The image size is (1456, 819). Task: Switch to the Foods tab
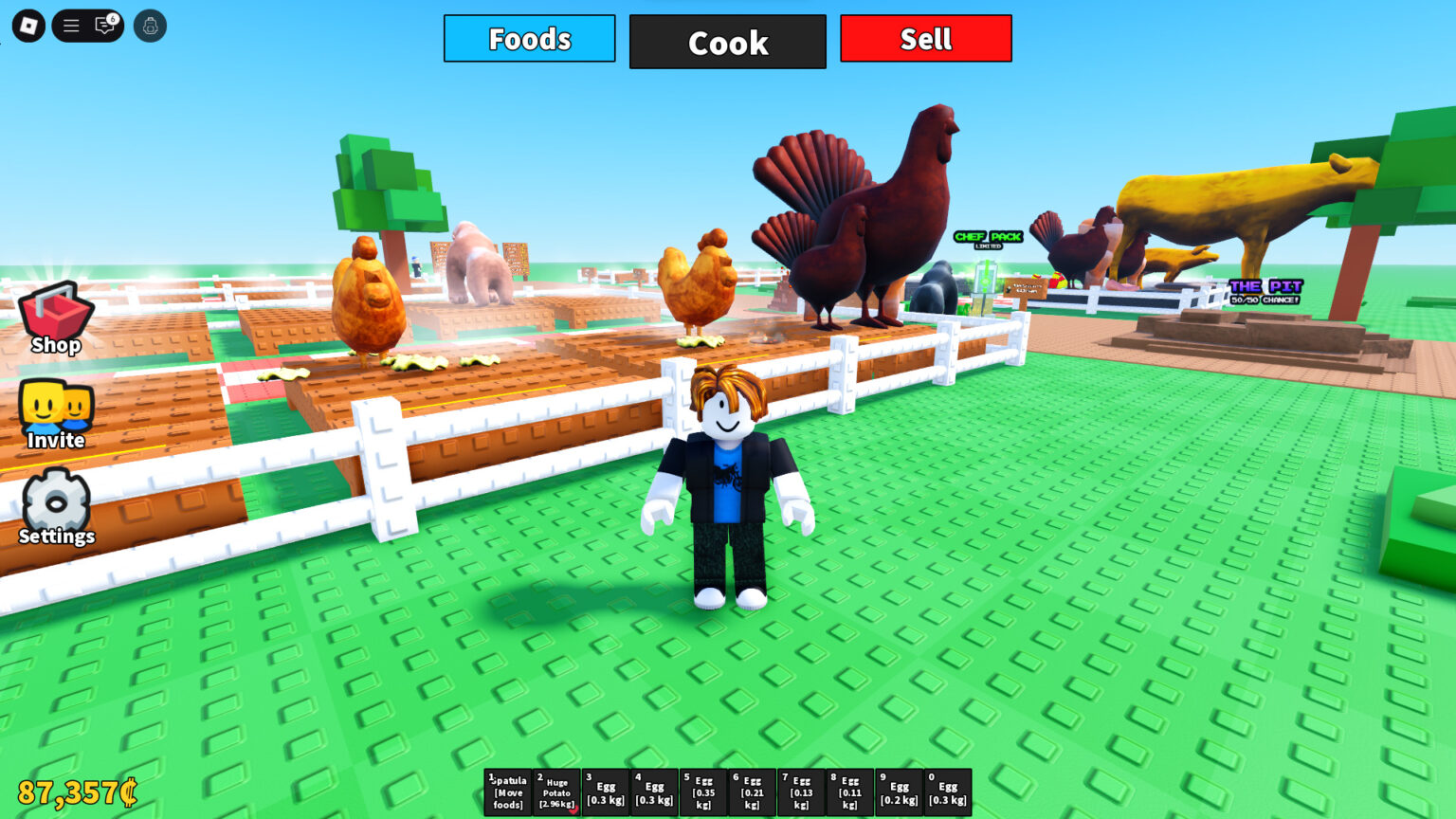(x=529, y=39)
